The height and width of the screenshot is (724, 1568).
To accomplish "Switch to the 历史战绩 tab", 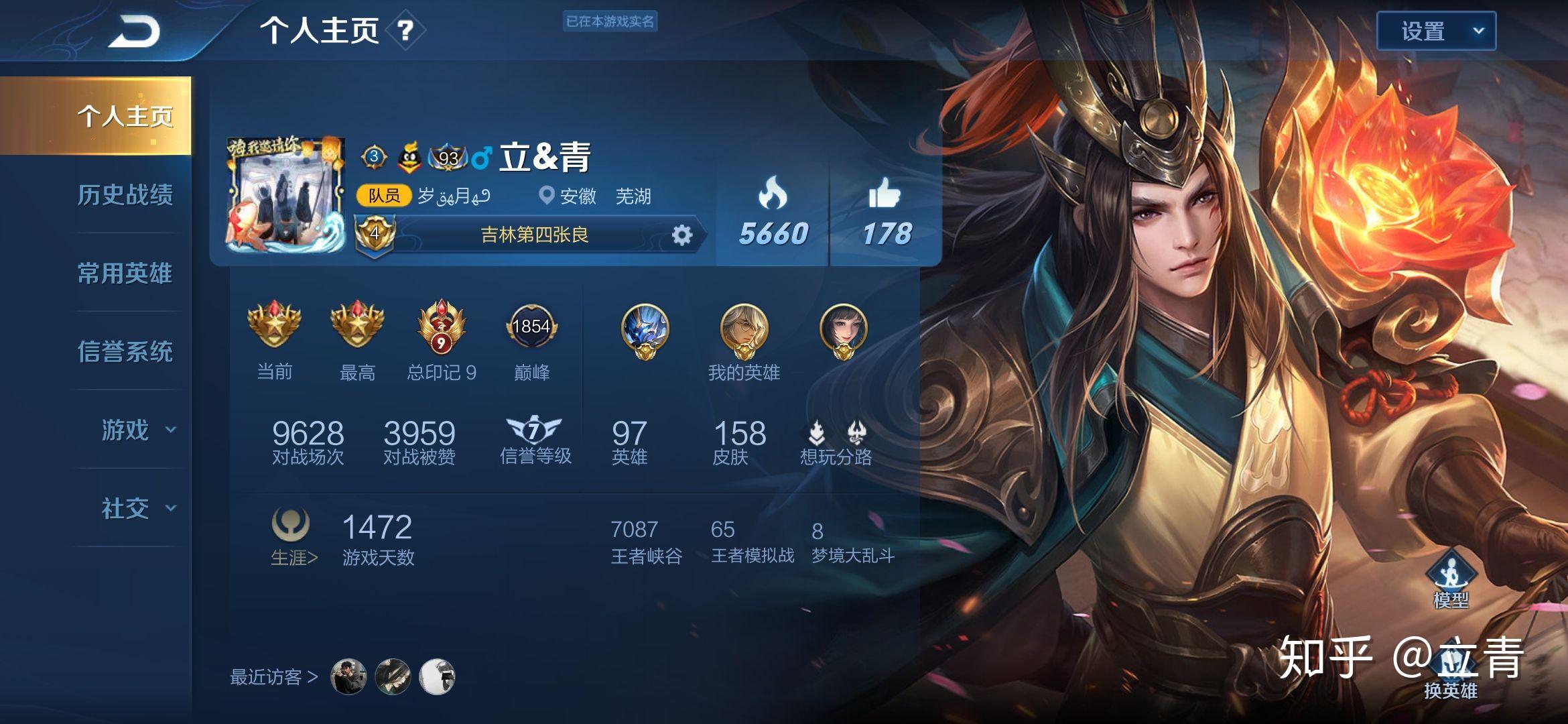I will pos(125,195).
